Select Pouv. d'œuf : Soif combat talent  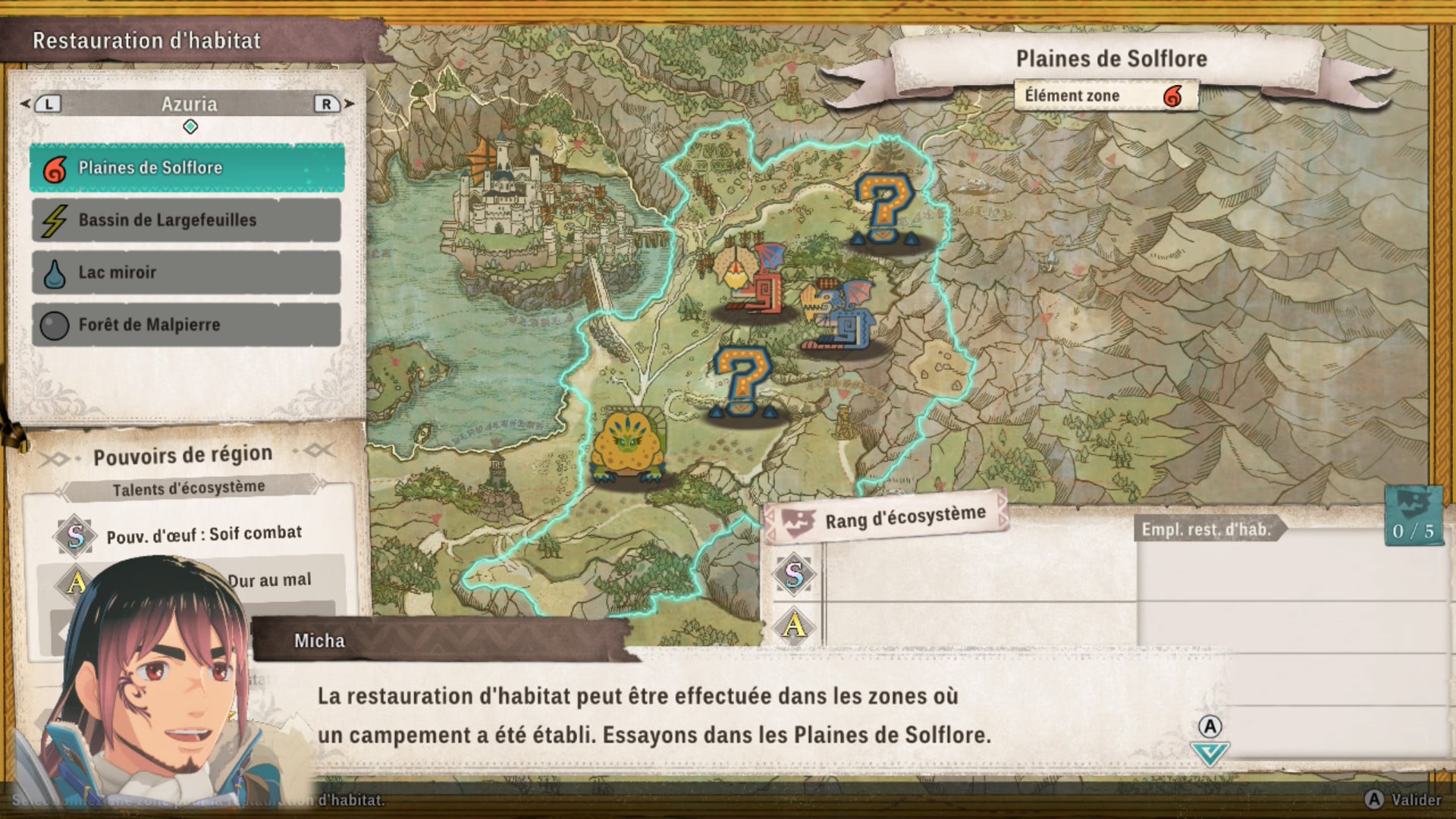(203, 535)
